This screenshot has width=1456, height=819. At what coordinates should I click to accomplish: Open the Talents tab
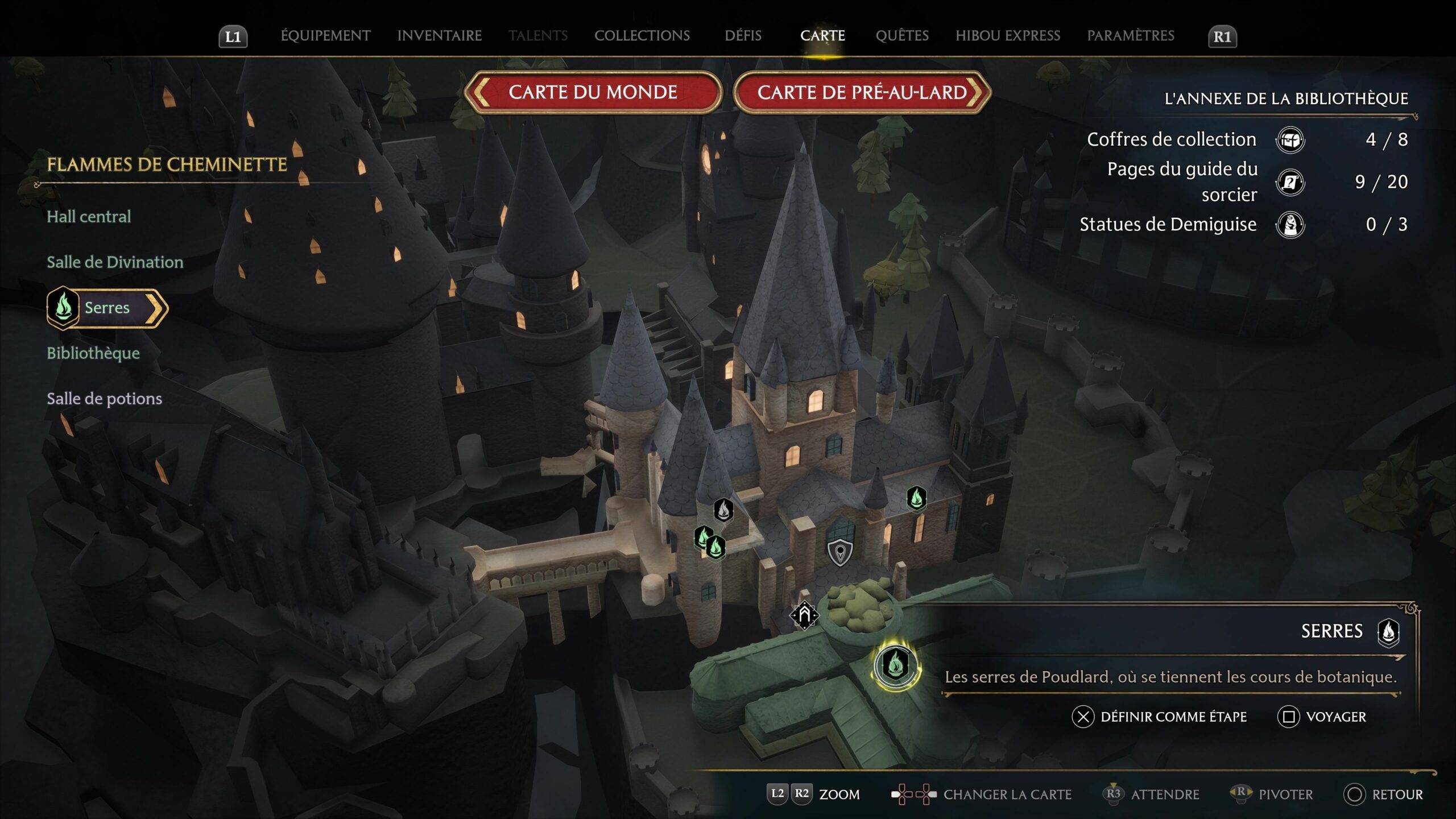tap(538, 36)
